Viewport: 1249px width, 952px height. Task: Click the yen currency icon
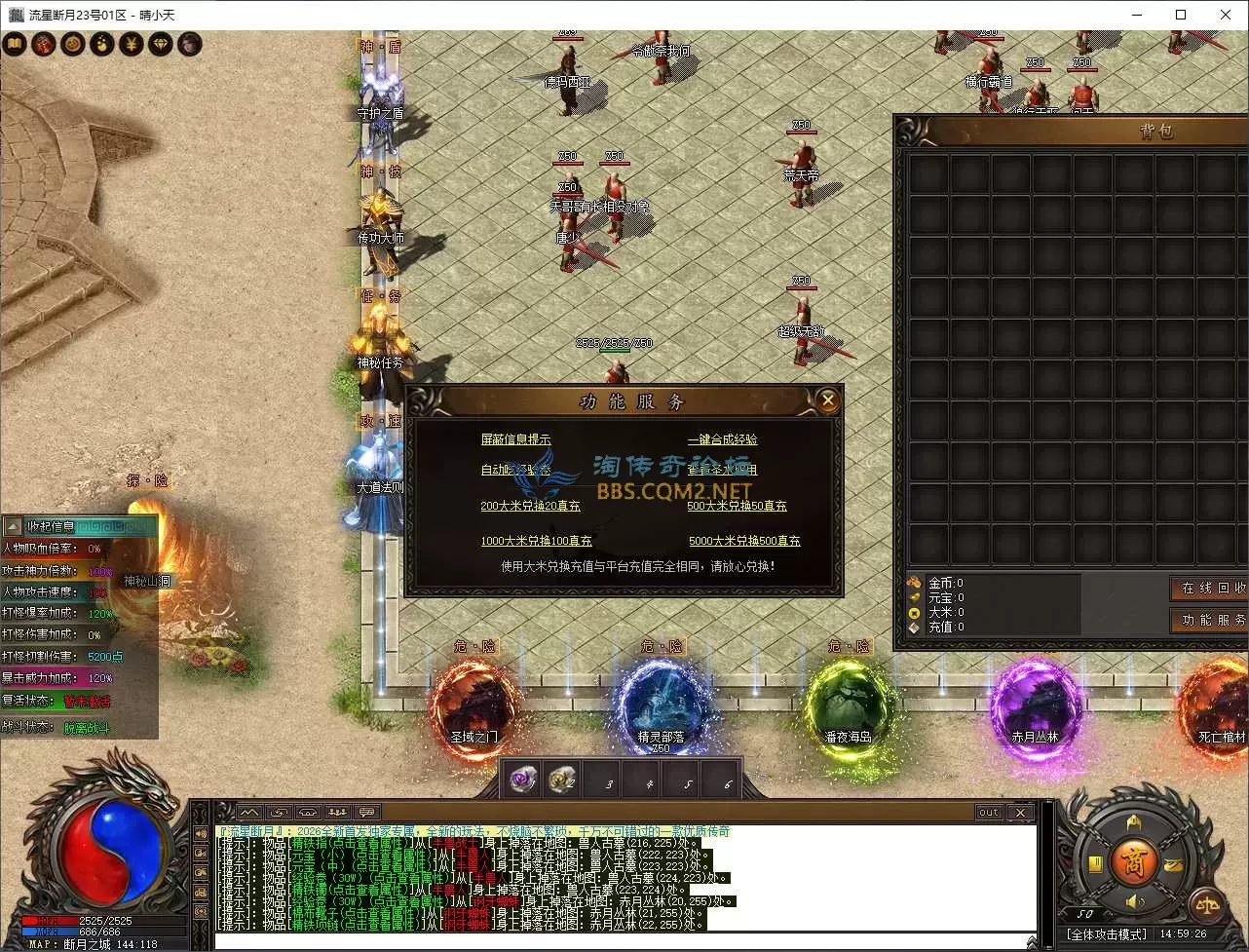131,44
